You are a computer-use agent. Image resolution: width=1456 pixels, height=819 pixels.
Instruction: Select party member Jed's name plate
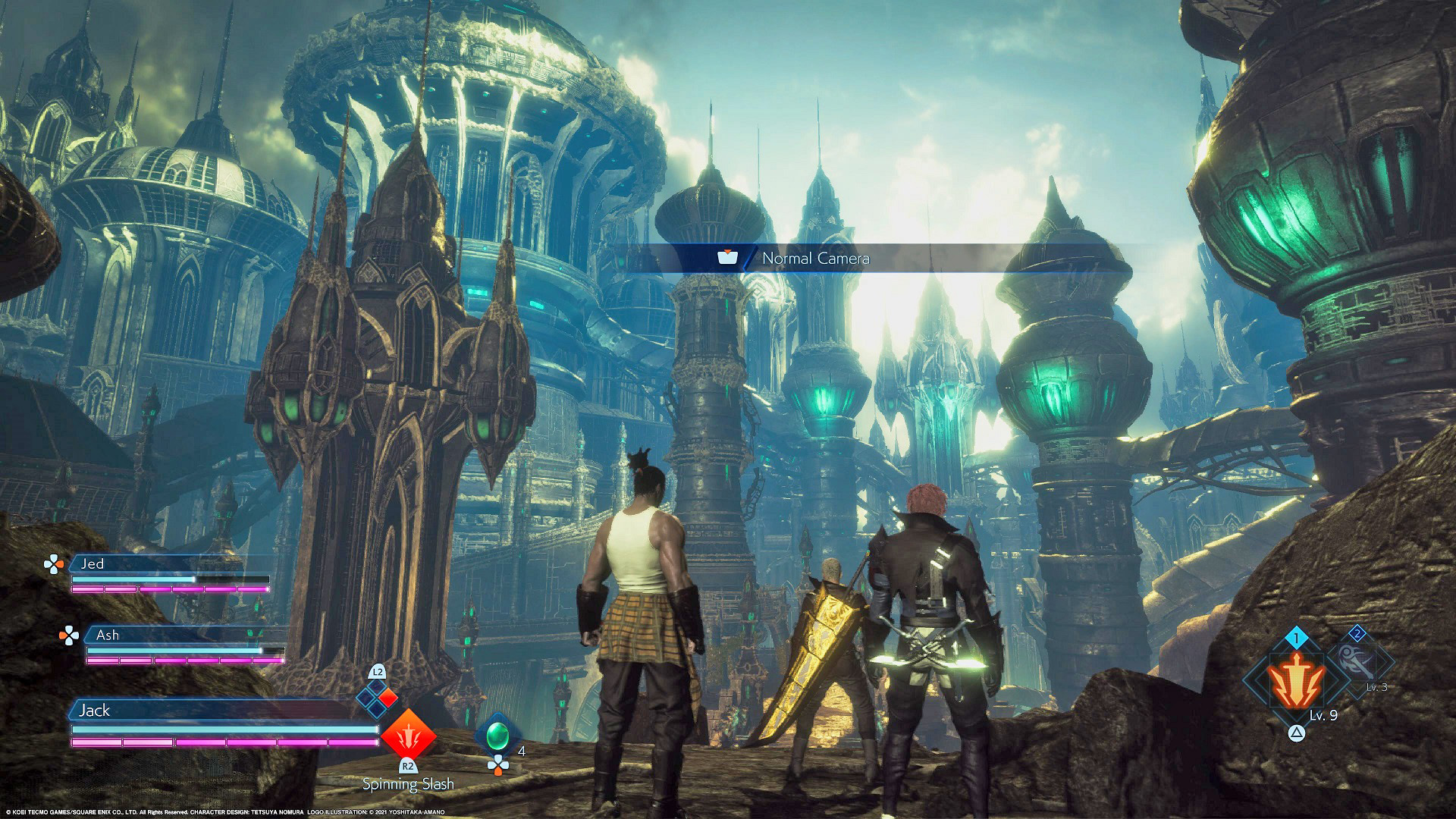(168, 563)
